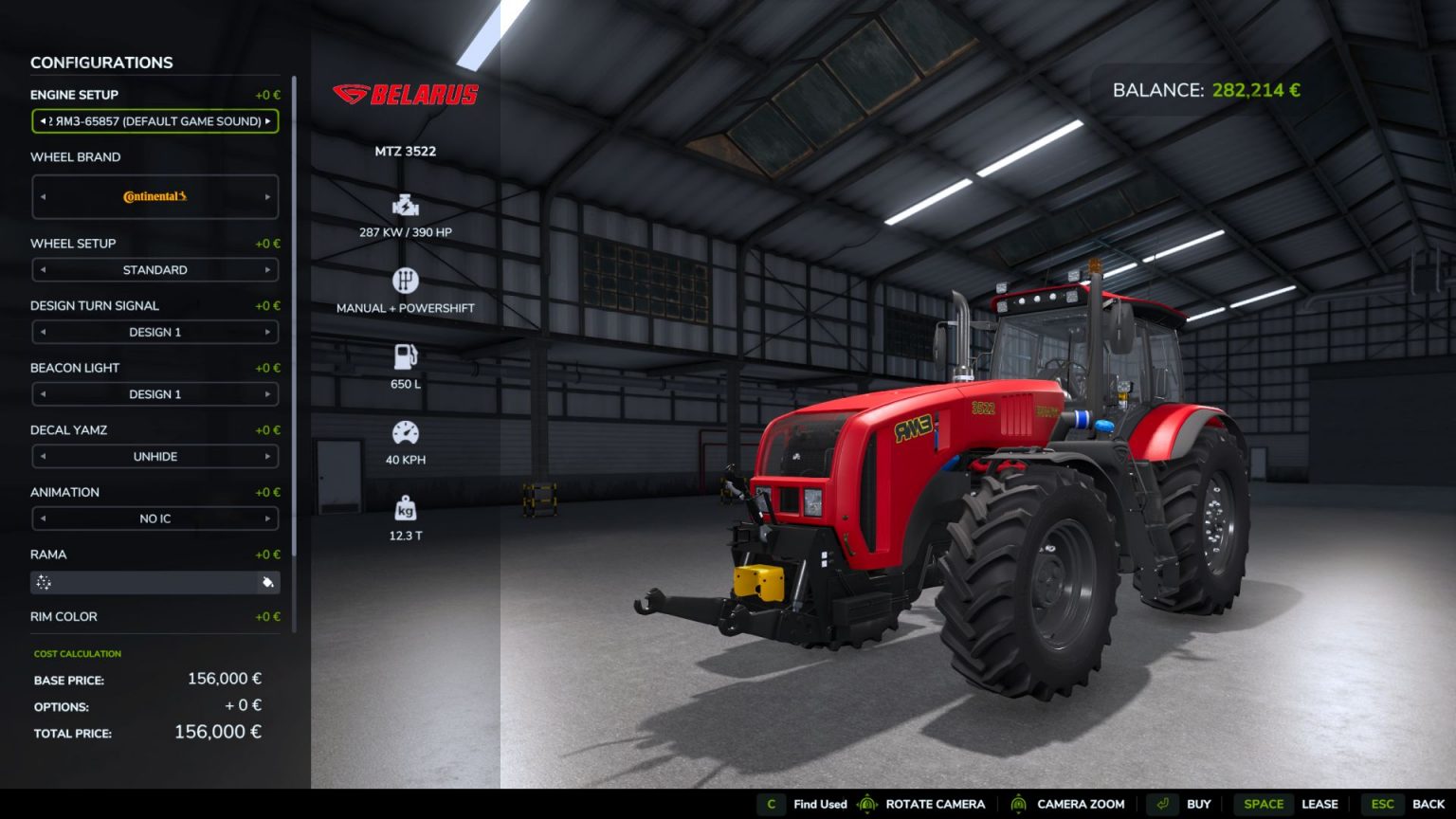The image size is (1456, 819).
Task: Select the Continental logo in Wheel Brand
Action: [155, 197]
